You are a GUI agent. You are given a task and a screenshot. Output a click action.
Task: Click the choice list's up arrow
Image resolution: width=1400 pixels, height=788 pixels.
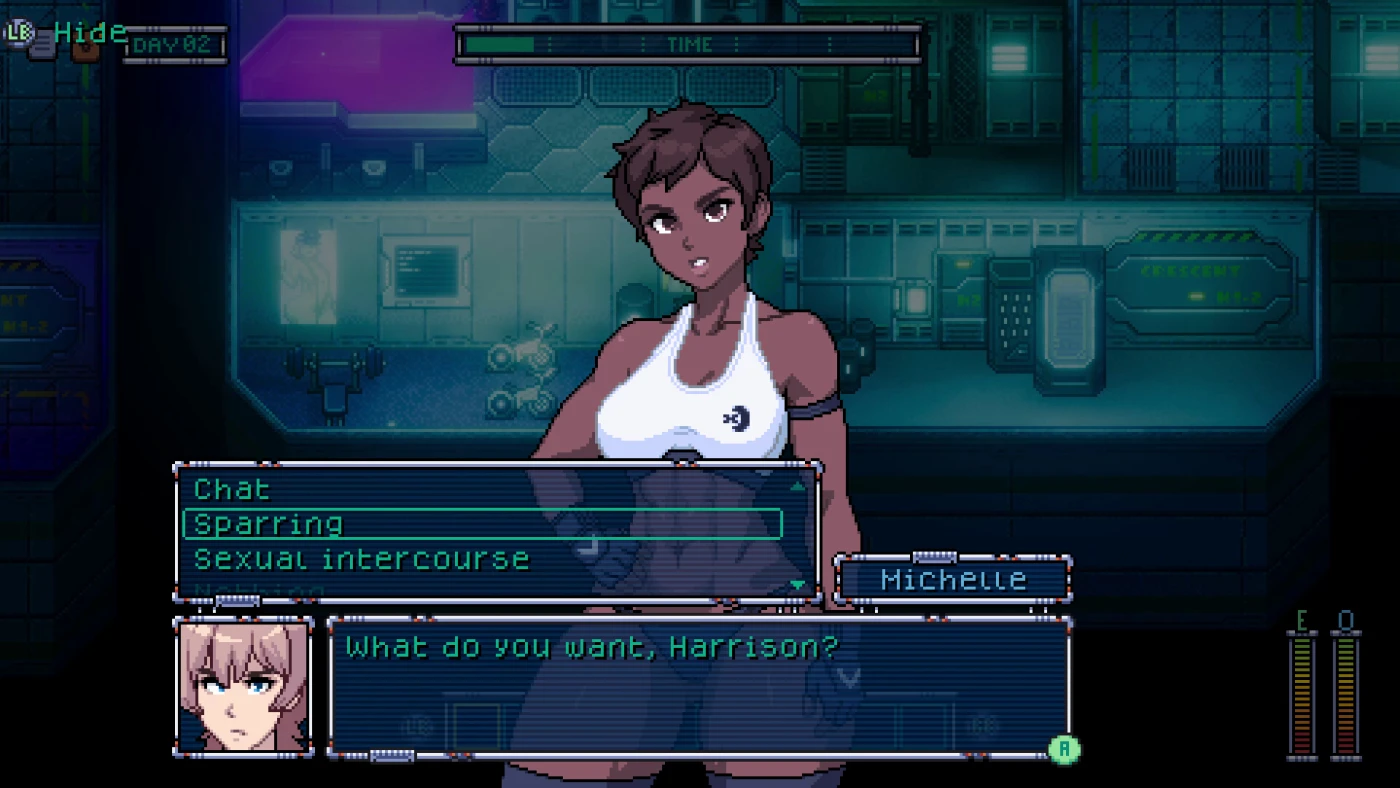click(x=797, y=487)
